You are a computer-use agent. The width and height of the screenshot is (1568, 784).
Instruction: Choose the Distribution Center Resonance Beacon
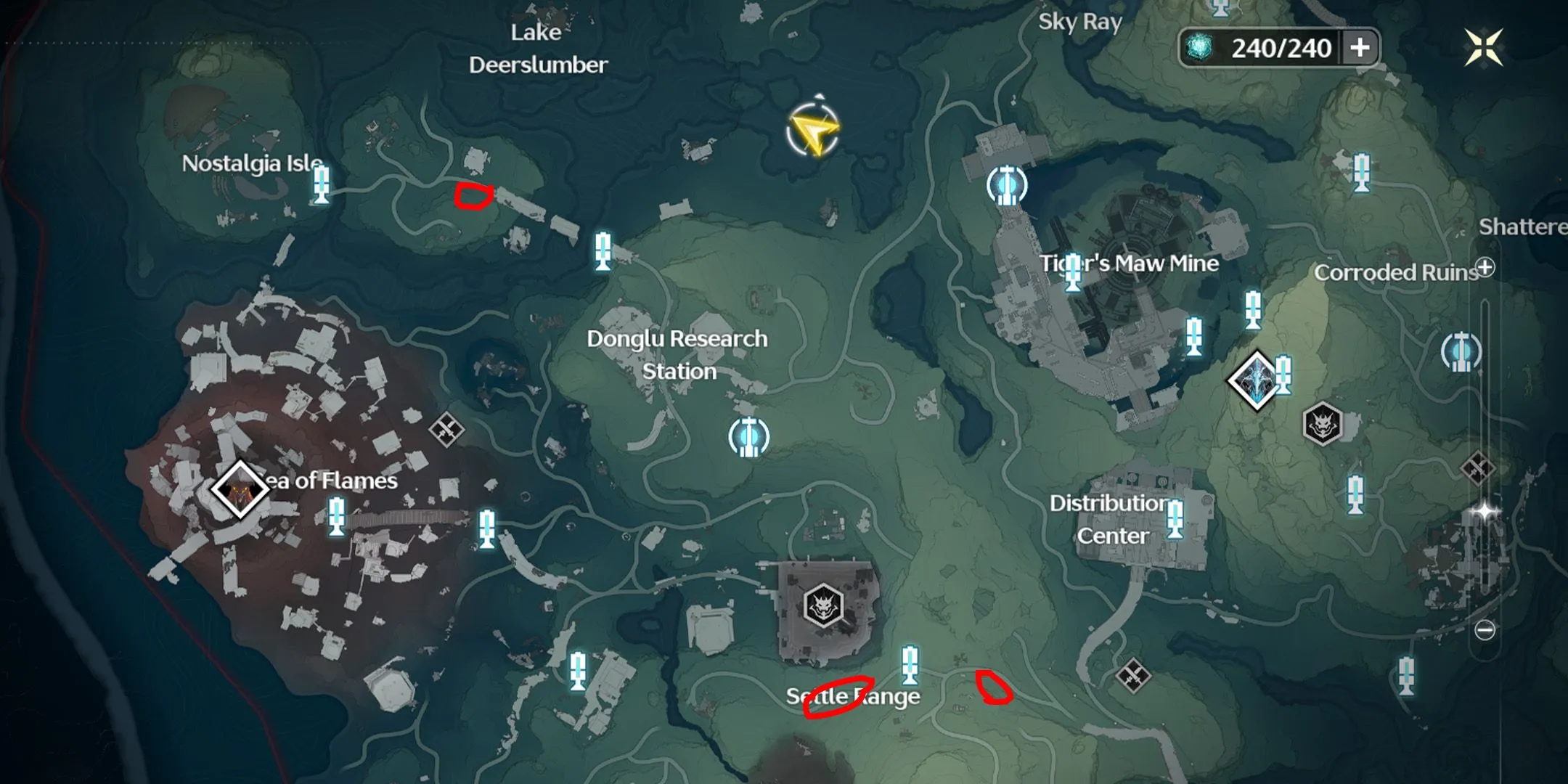point(1174,518)
